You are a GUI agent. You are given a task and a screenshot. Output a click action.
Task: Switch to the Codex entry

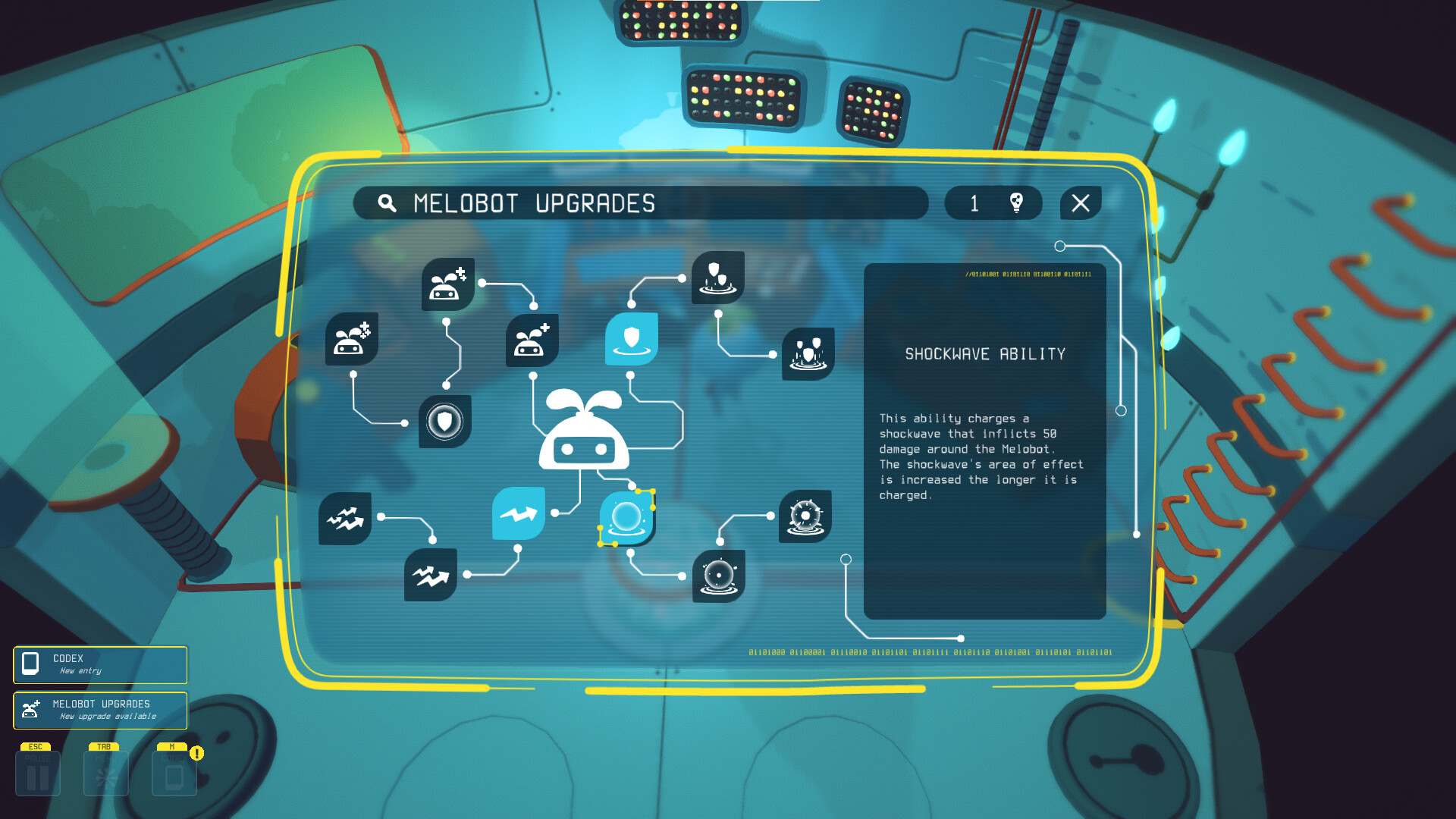click(99, 665)
